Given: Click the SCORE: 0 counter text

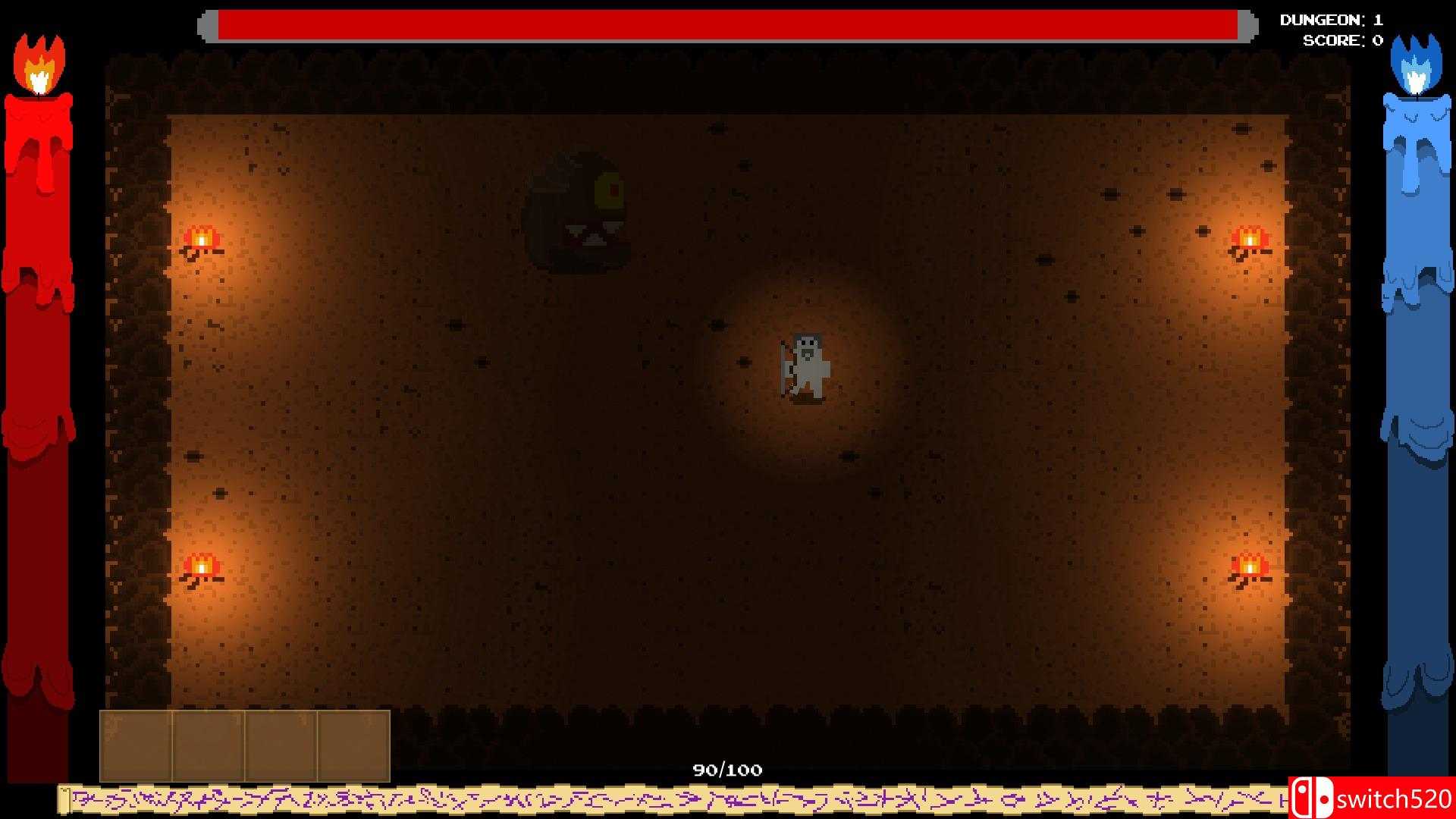Looking at the screenshot, I should (x=1342, y=40).
